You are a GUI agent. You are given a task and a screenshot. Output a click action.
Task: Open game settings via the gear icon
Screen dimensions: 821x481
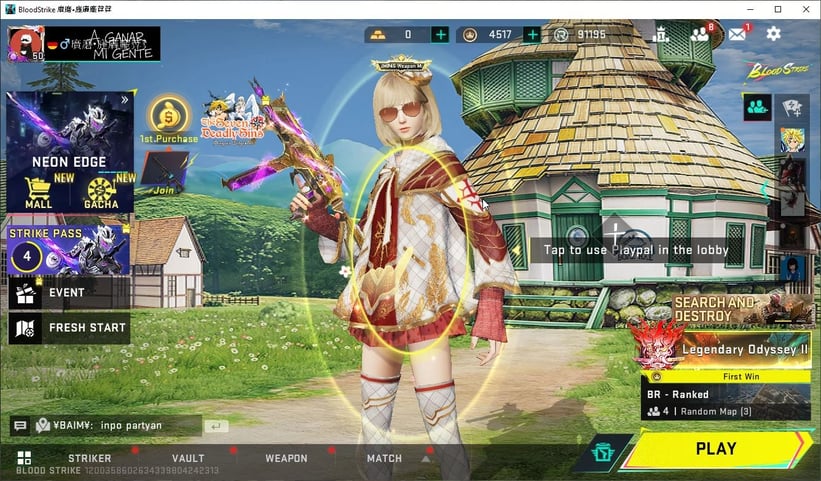[773, 34]
